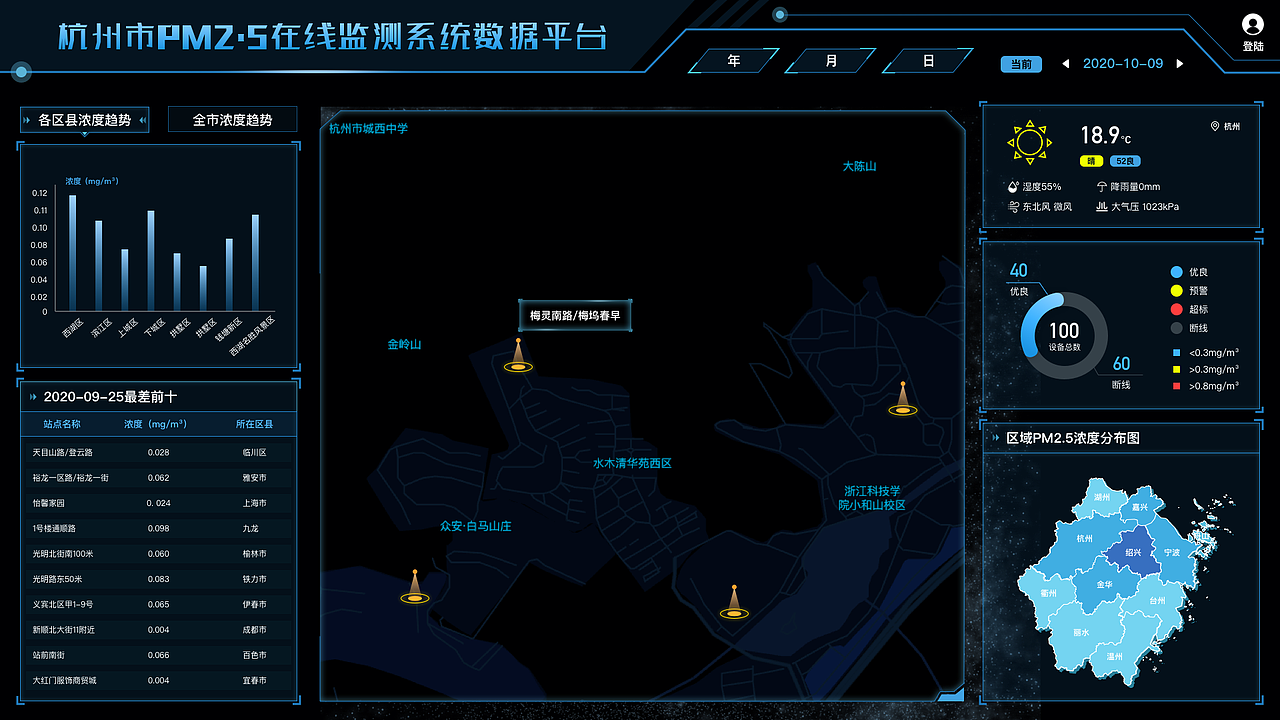This screenshot has height=720, width=1280.
Task: Switch to the 全市浓度趋势 tab
Action: click(x=232, y=119)
